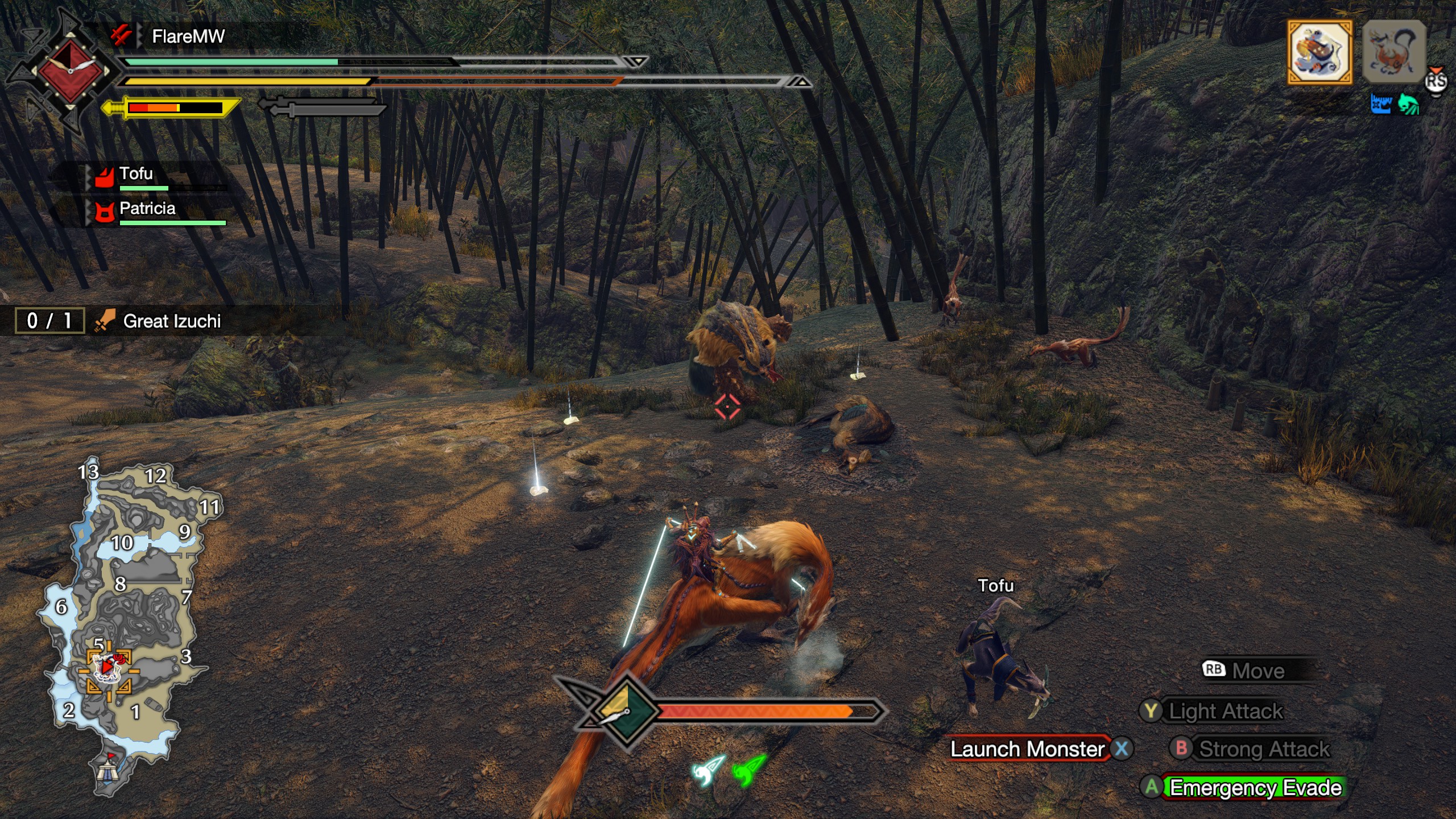The image size is (1456, 819).
Task: Select area 12 on the minimap
Action: pos(155,475)
